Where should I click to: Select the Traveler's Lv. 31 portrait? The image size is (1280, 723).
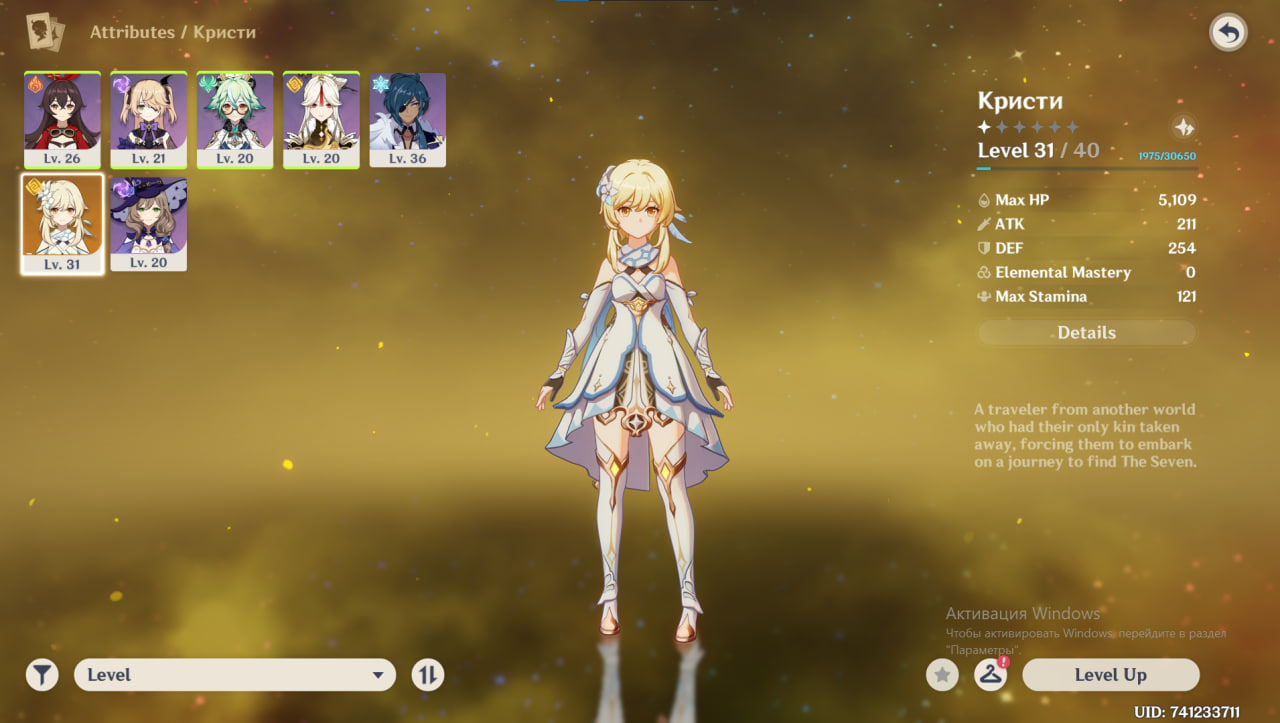pos(62,224)
